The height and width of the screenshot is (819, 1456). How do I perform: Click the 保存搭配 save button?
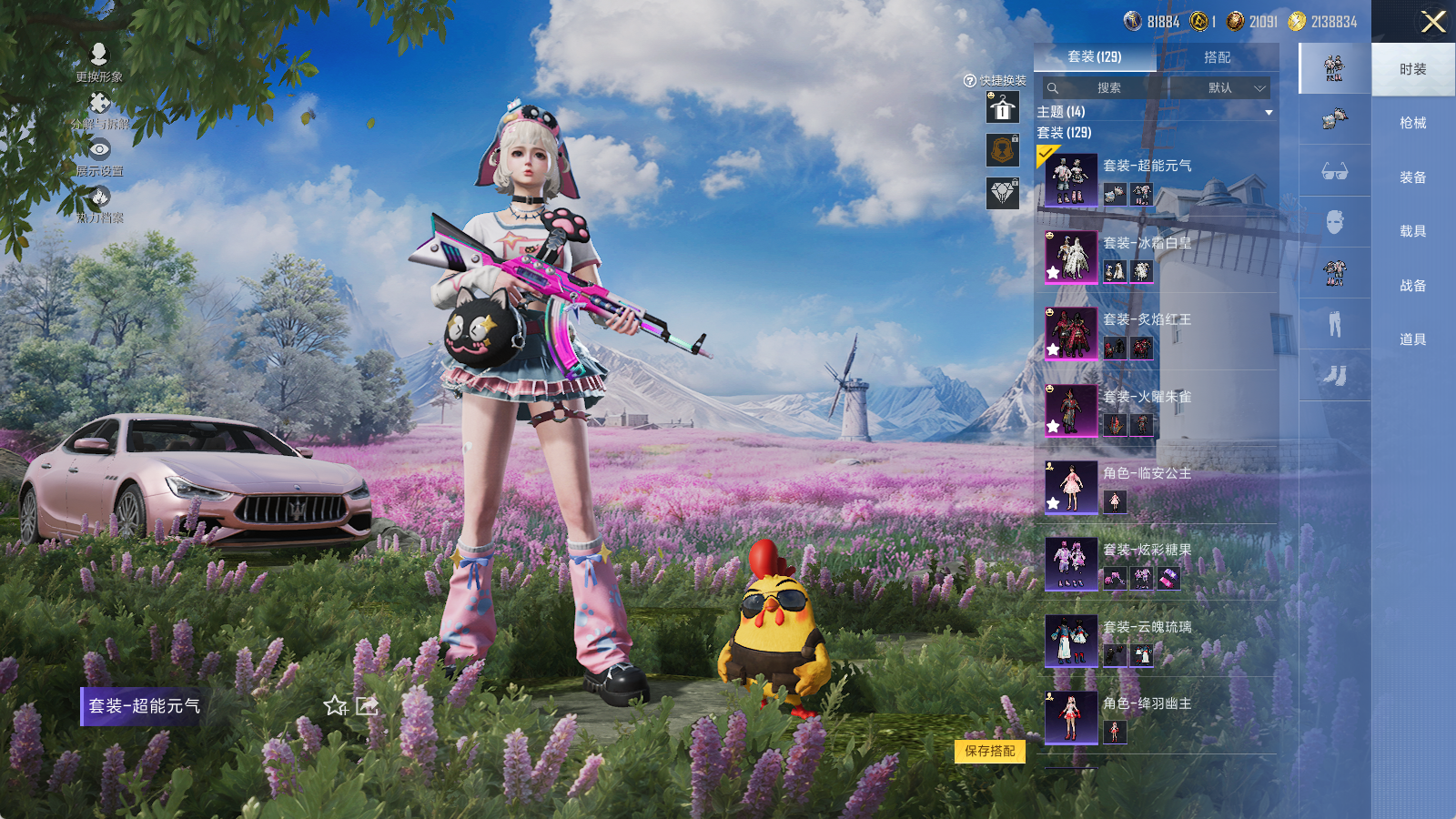tap(989, 751)
